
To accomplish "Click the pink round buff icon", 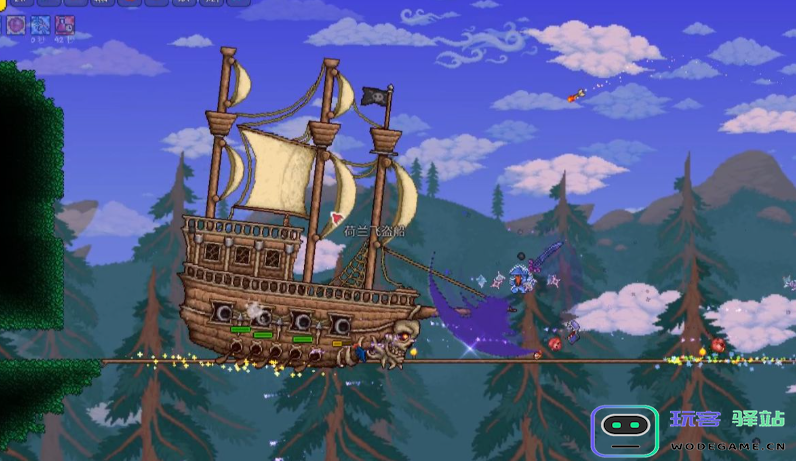I will coord(16,25).
